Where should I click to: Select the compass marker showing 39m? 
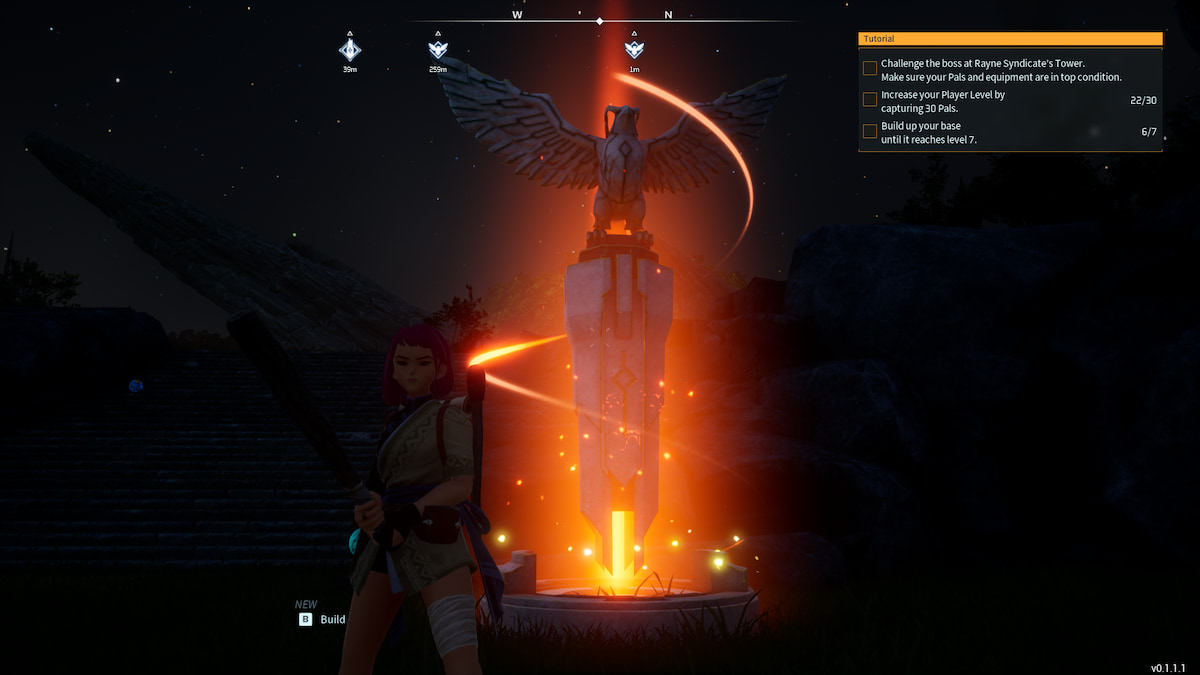tap(350, 49)
